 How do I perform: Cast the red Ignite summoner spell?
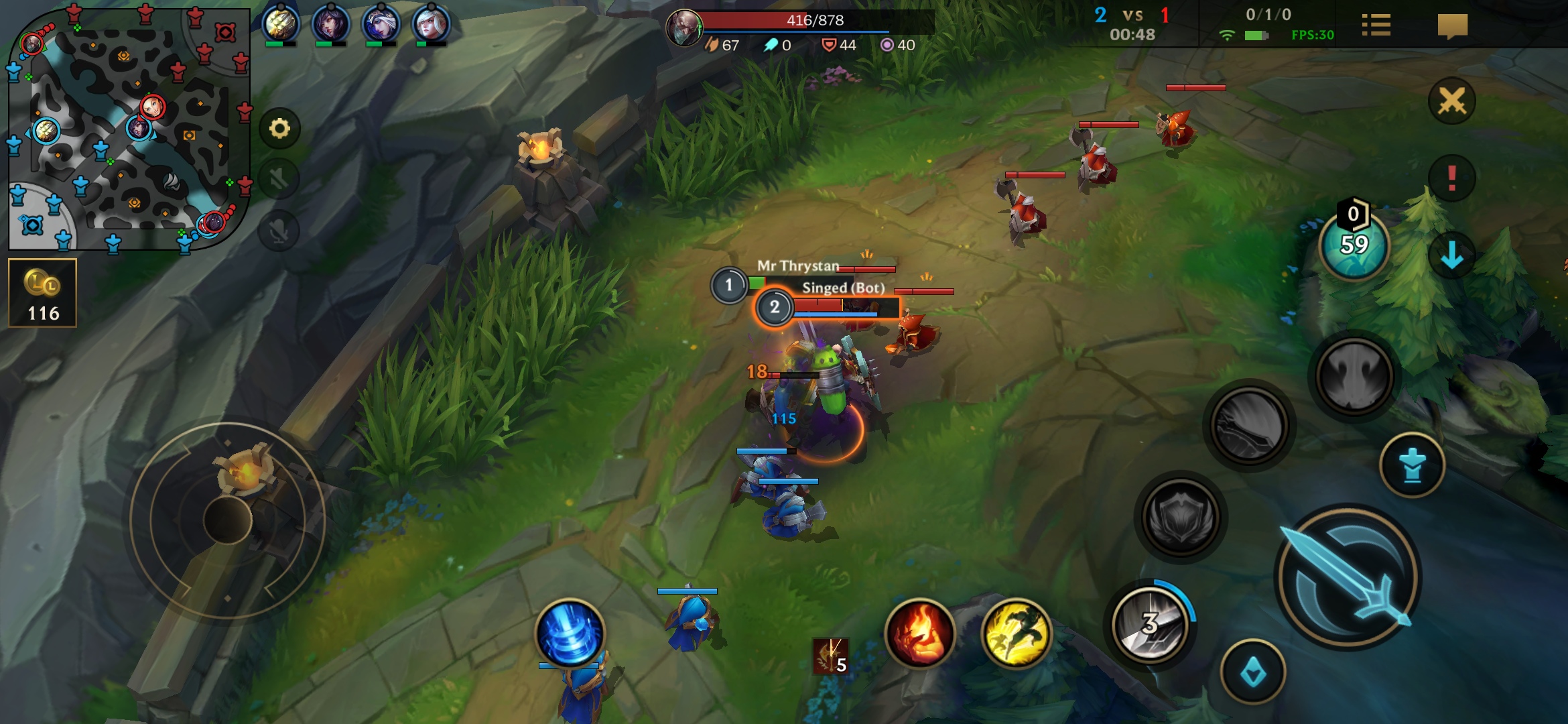[919, 633]
